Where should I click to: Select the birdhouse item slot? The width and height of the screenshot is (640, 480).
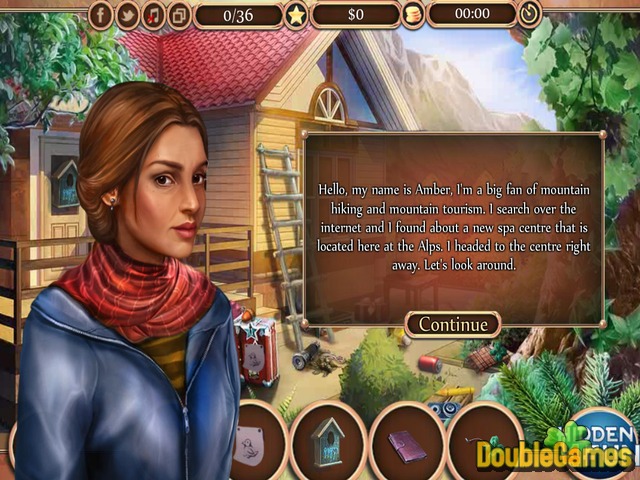click(x=326, y=441)
